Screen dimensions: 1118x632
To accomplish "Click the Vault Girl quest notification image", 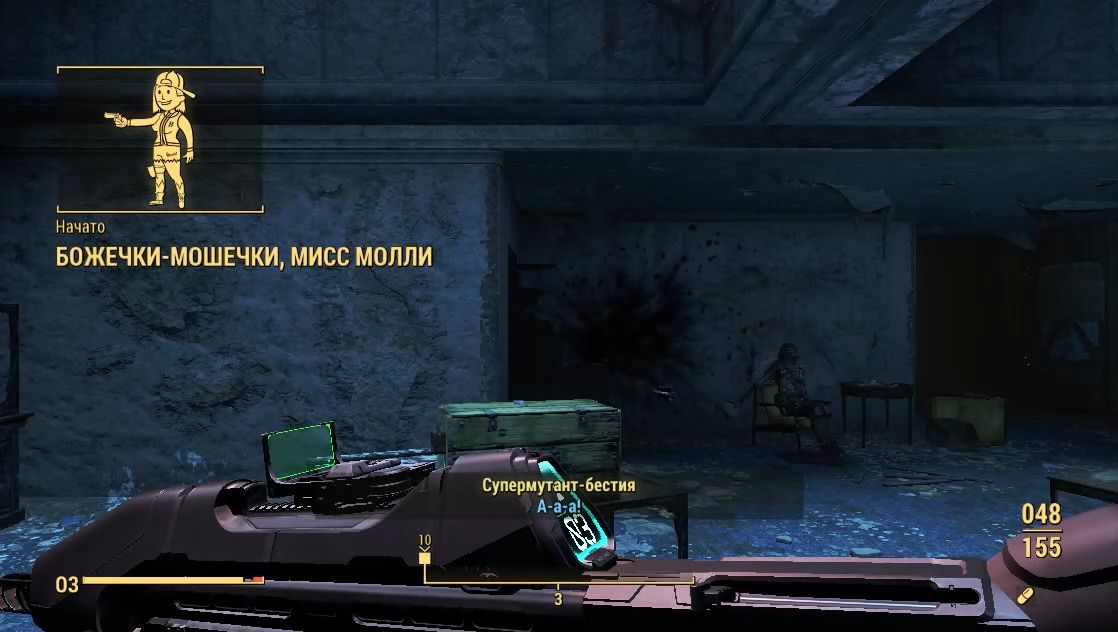I will pyautogui.click(x=159, y=139).
